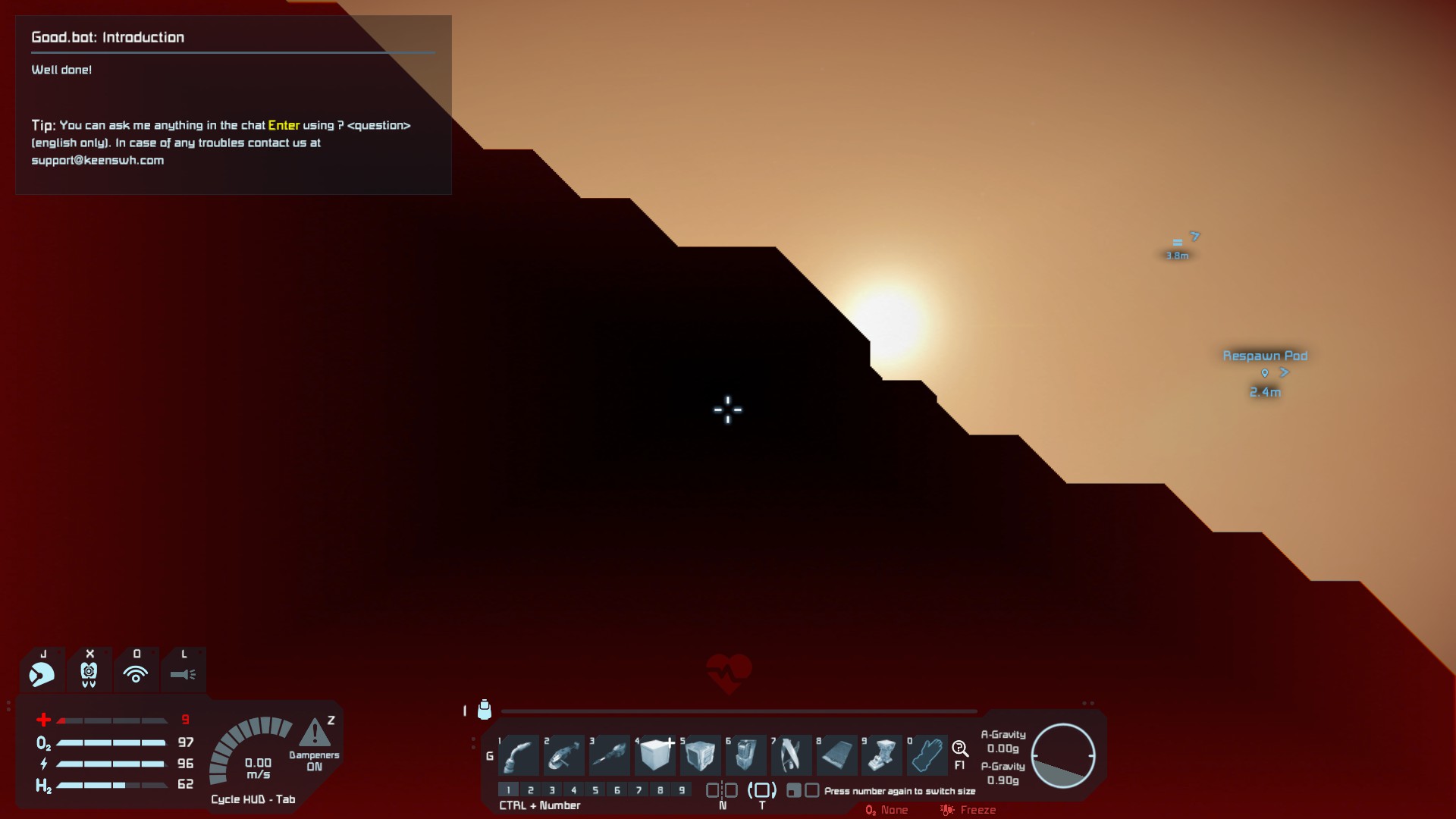
Task: Switch to toolbar page 1
Action: (x=509, y=790)
